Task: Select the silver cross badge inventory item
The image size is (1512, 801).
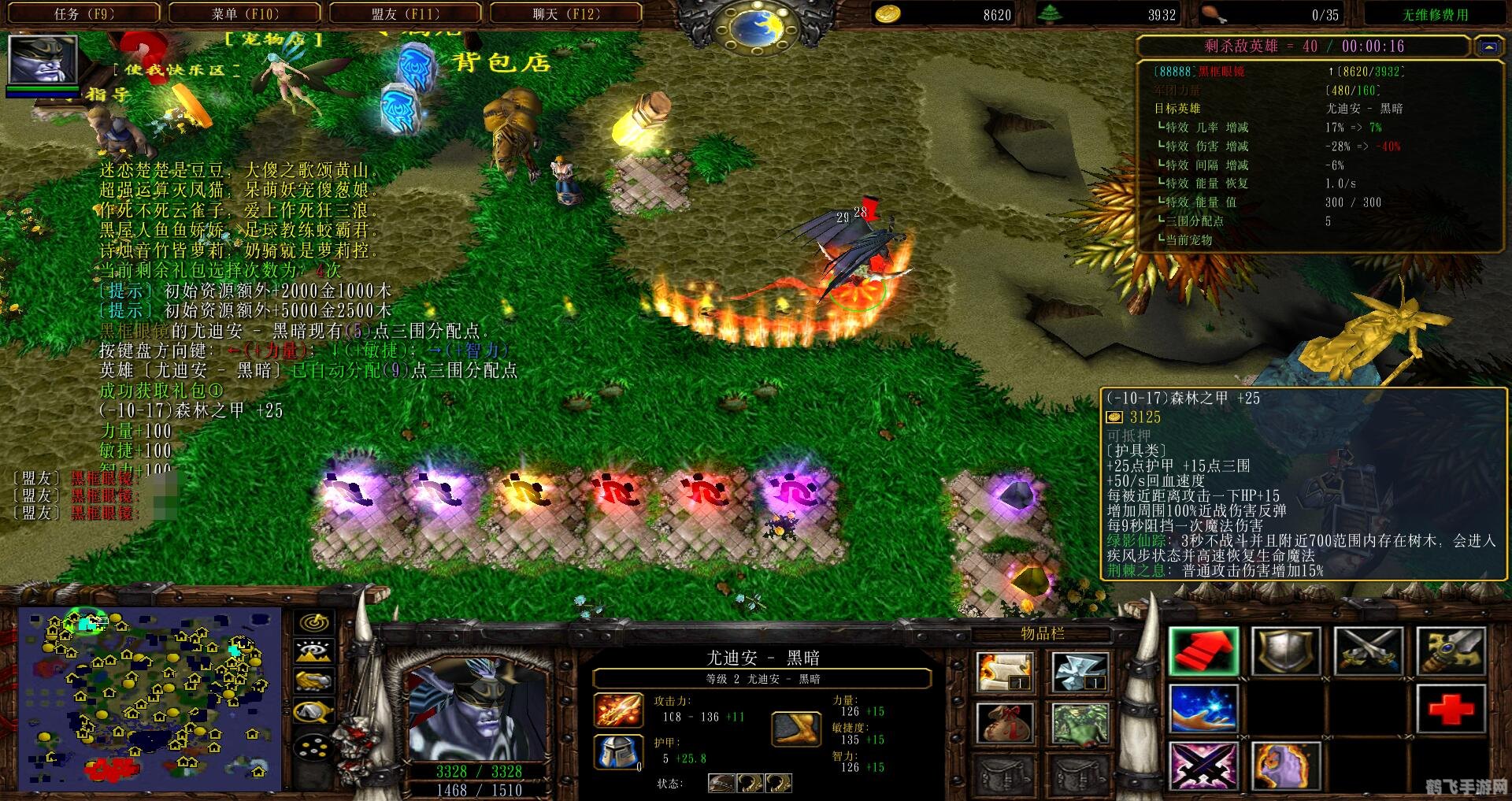Action: pos(1080,671)
